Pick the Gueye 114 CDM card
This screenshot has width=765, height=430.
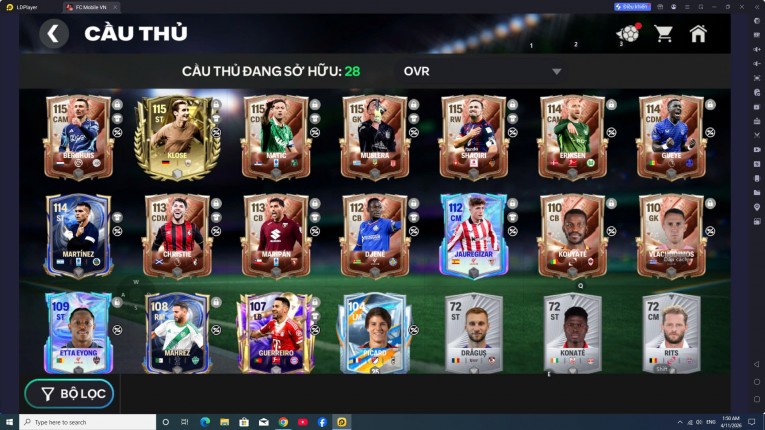(671, 136)
